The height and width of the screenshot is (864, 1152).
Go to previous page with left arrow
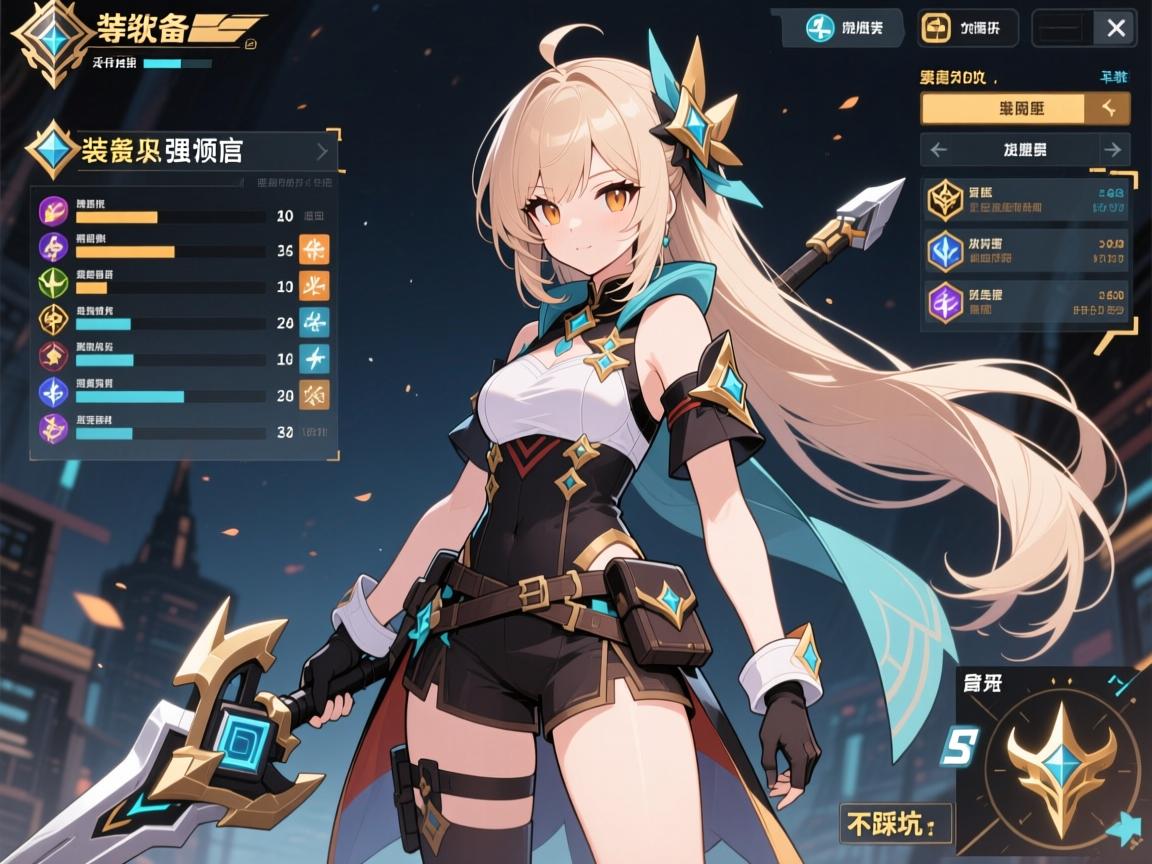tap(938, 150)
